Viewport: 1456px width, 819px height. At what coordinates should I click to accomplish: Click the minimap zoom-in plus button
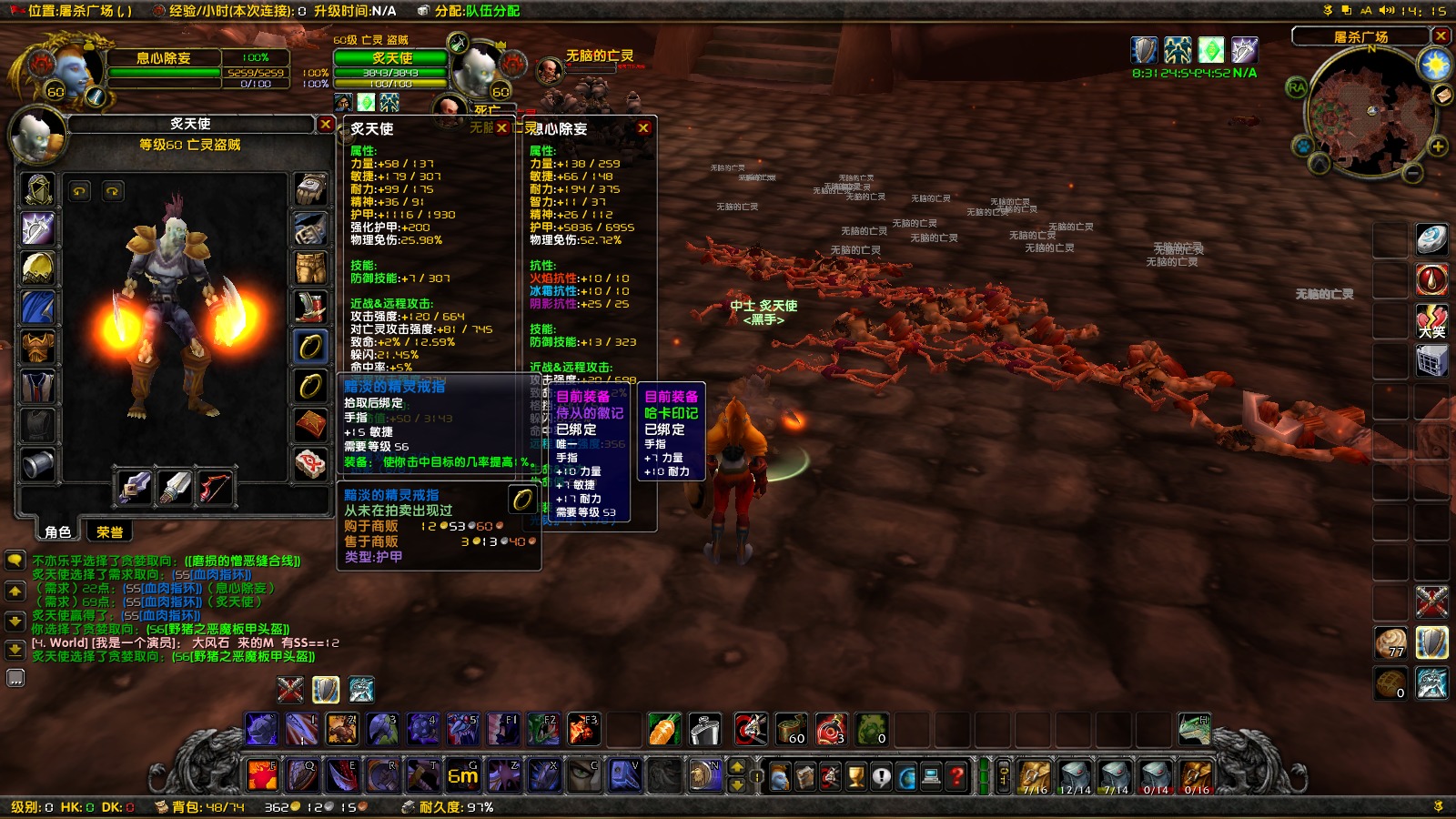[x=1438, y=146]
